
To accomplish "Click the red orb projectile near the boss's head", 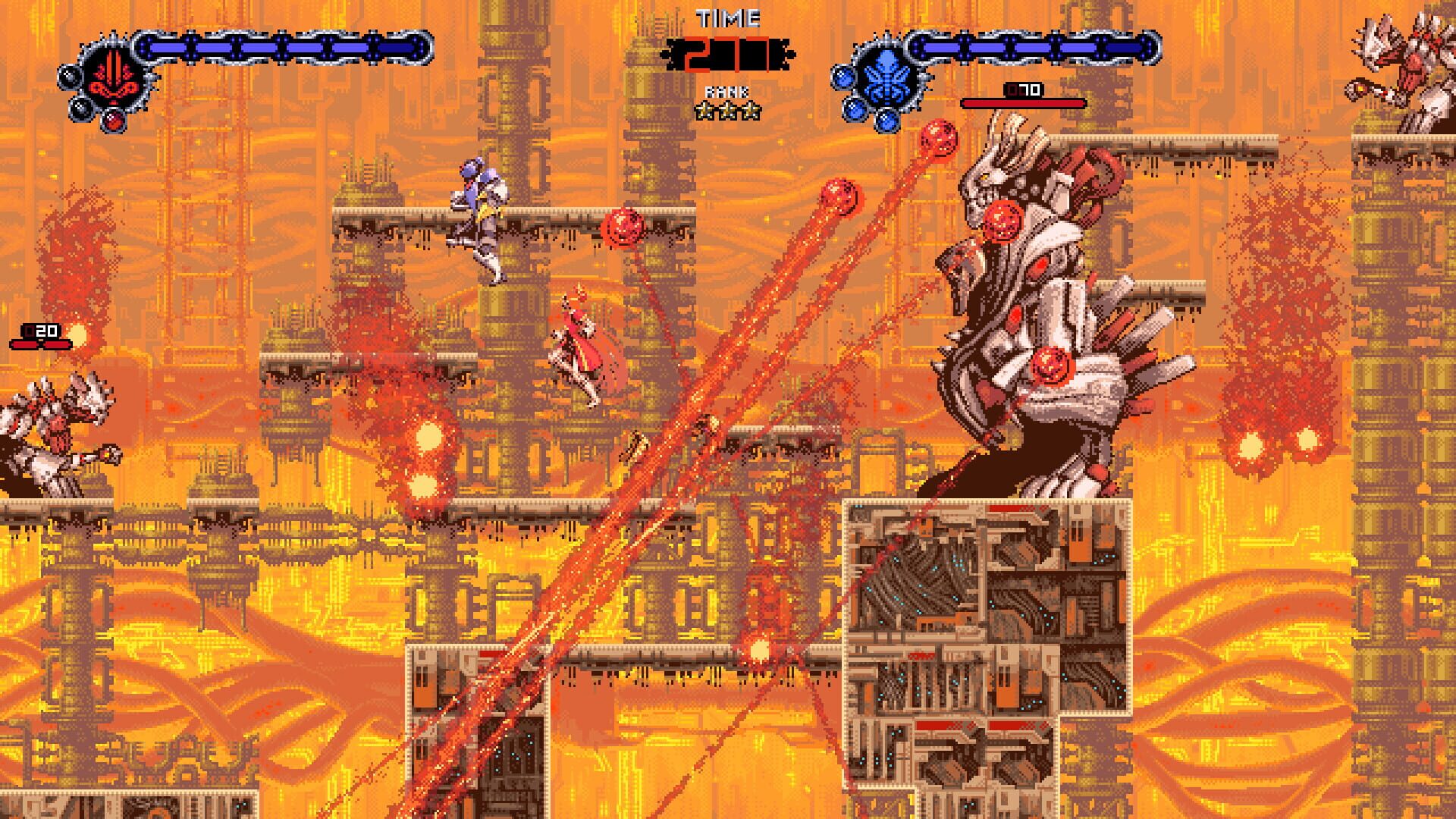I will pos(1003,220).
